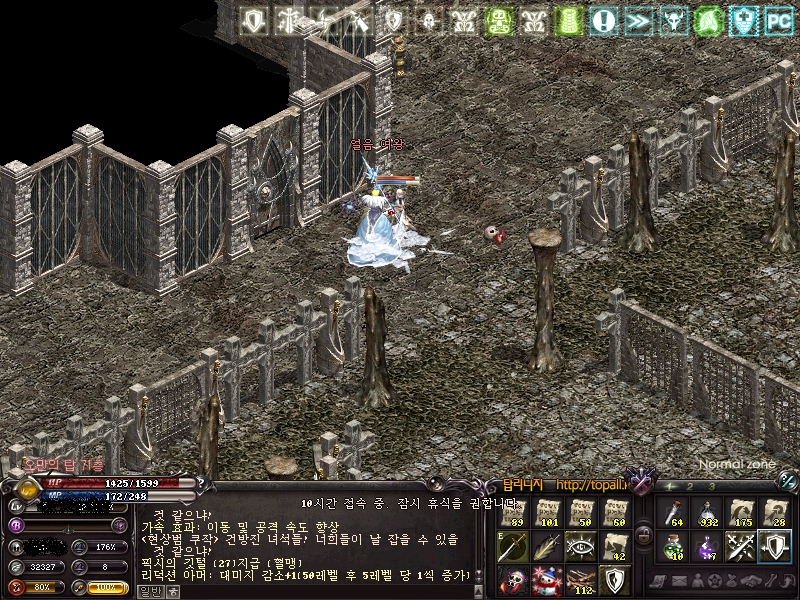Use the snowman item in the hotbar
Viewport: 800px width, 600px height.
[x=547, y=579]
